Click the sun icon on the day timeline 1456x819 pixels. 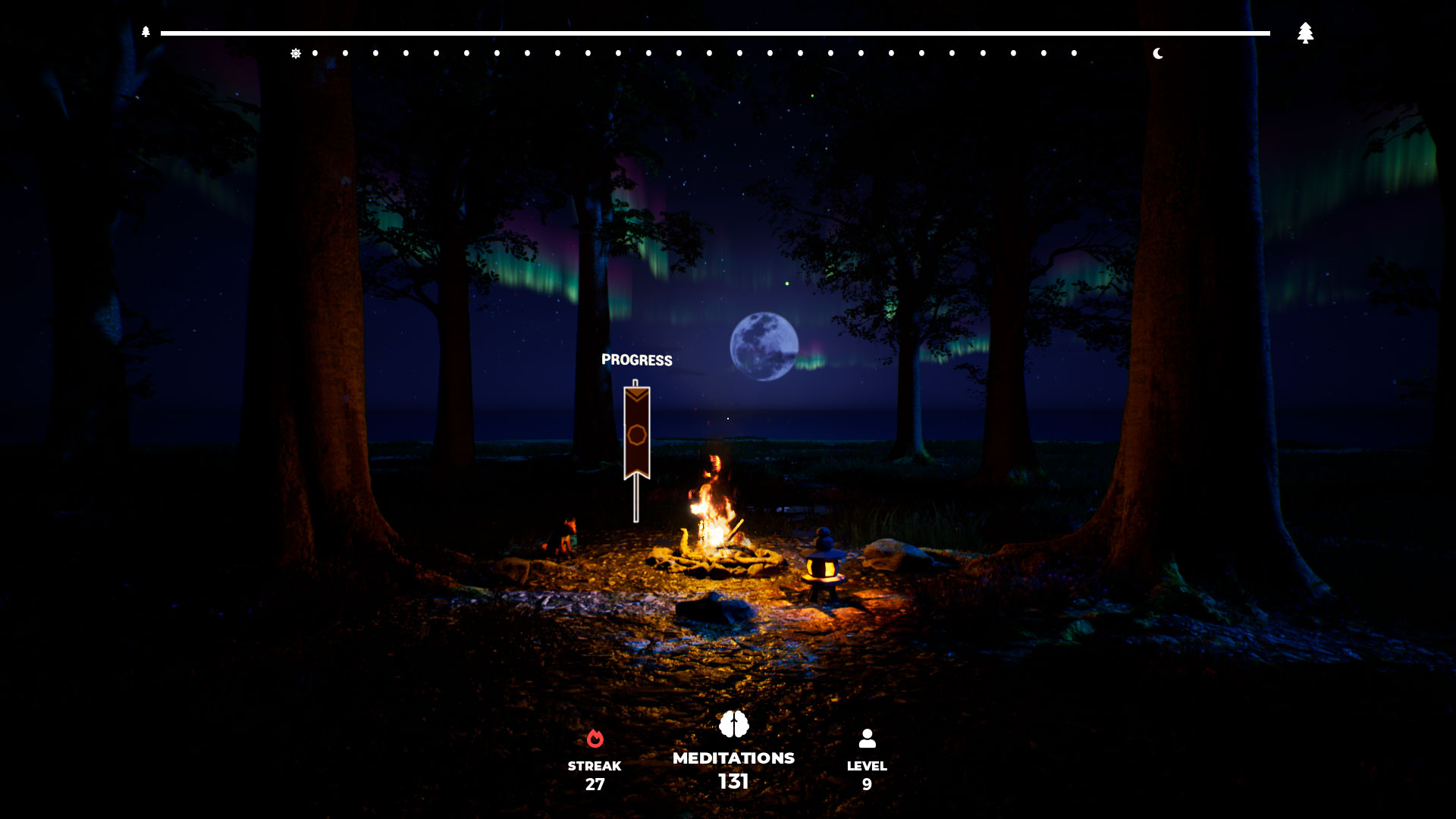(x=297, y=52)
